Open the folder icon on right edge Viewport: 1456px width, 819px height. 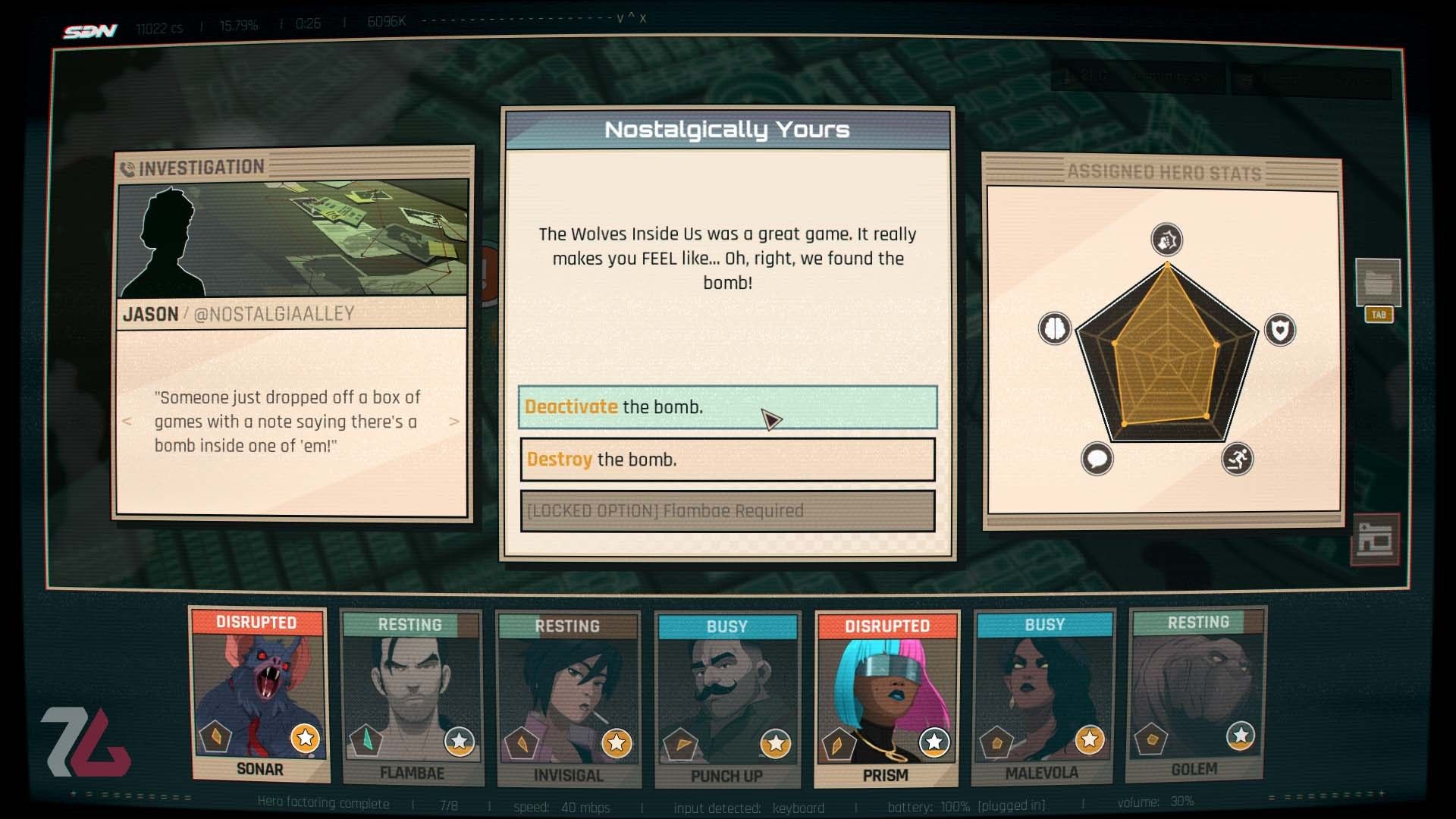click(1377, 283)
